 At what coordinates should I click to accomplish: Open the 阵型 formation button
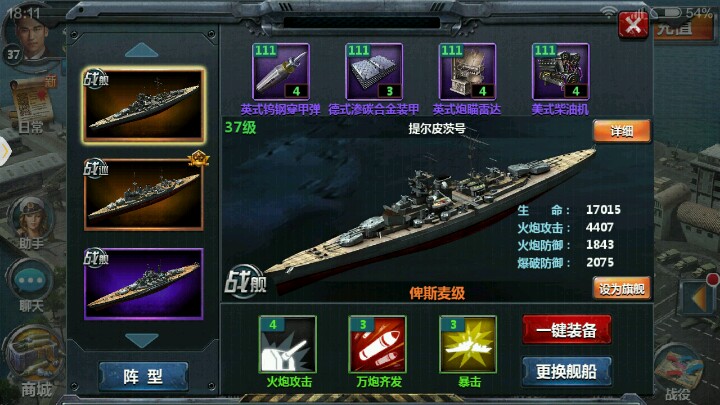pos(143,376)
